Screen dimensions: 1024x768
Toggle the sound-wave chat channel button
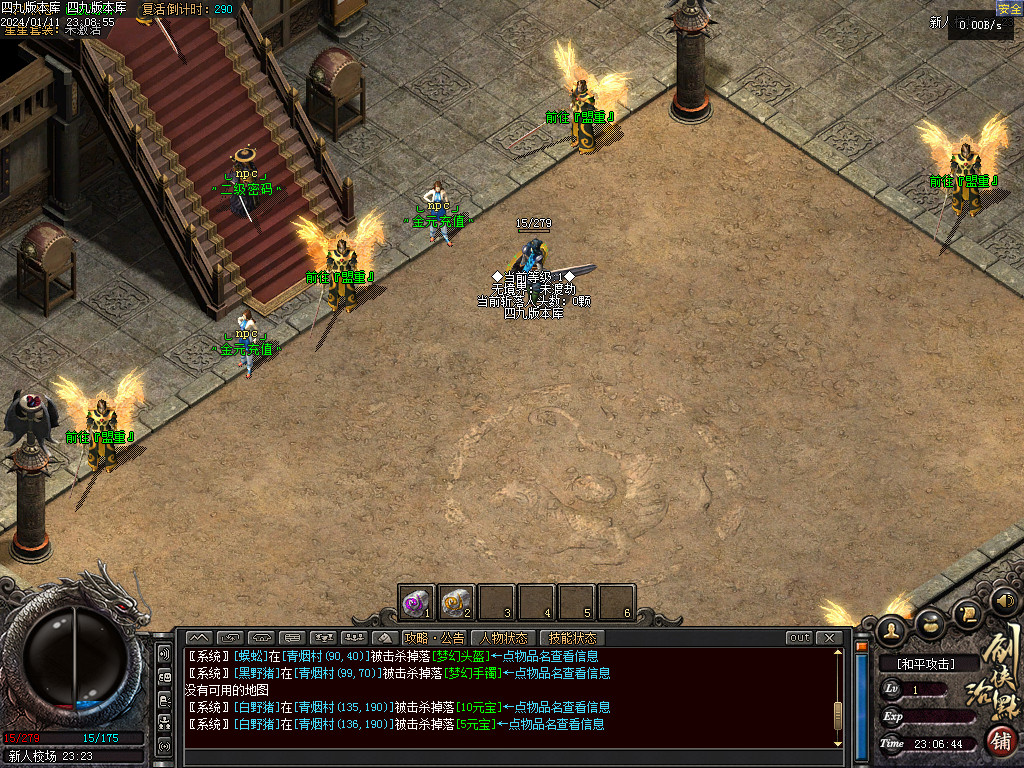(x=164, y=654)
